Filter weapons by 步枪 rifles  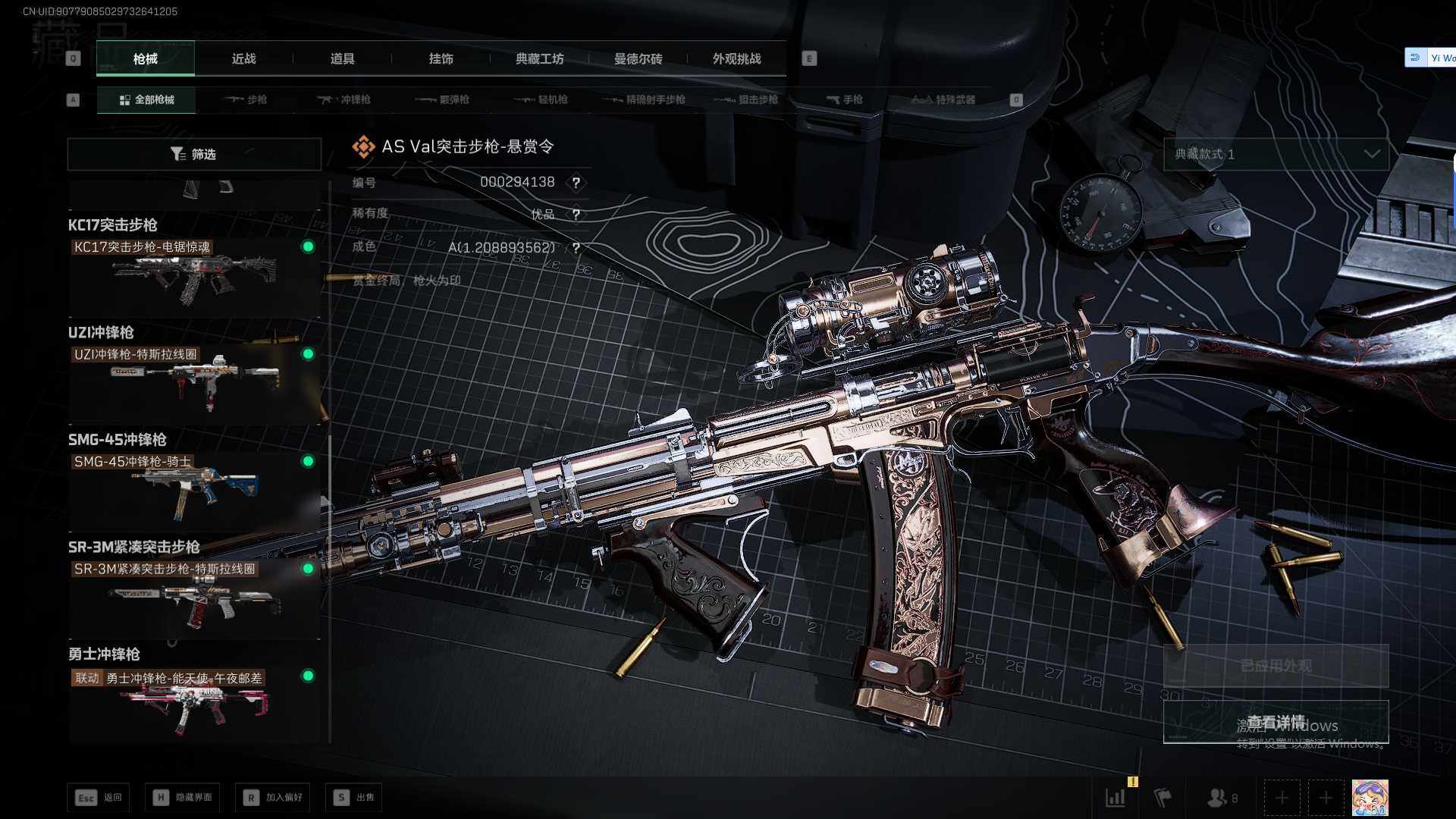(247, 99)
